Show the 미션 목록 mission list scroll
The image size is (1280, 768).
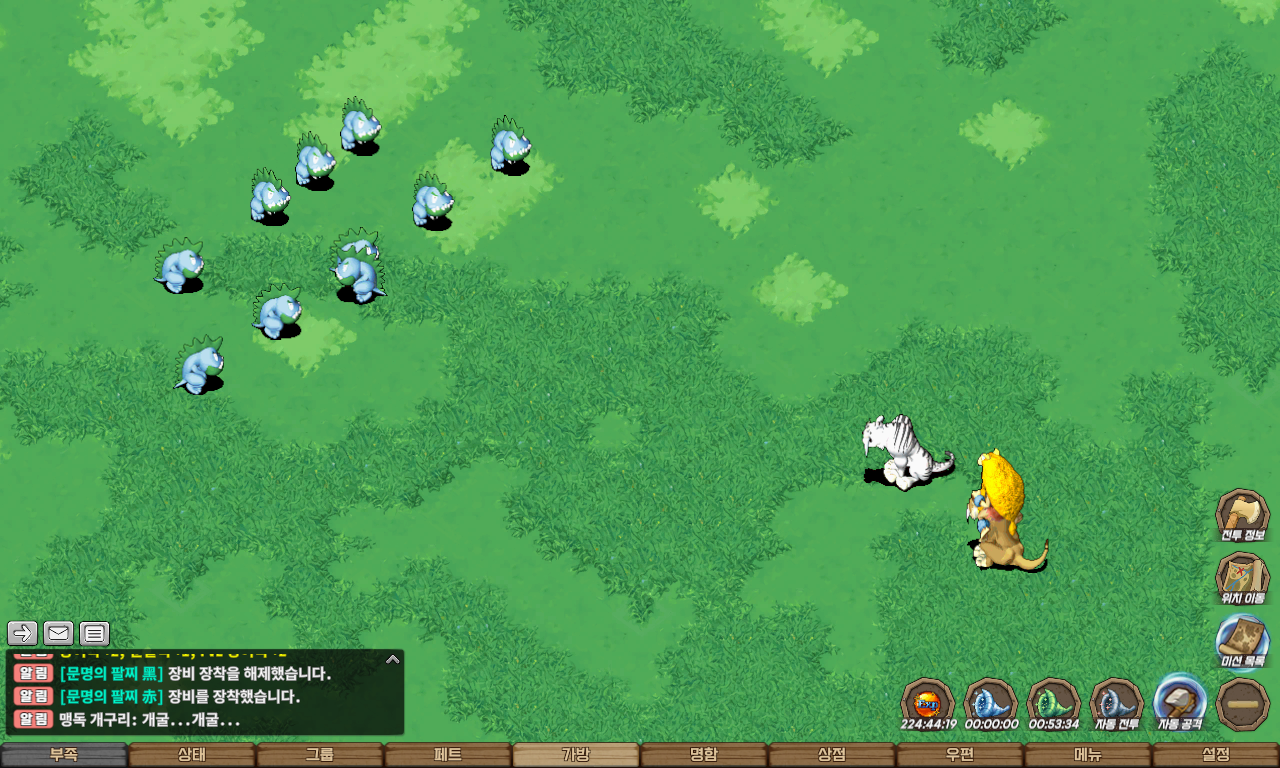click(x=1242, y=640)
